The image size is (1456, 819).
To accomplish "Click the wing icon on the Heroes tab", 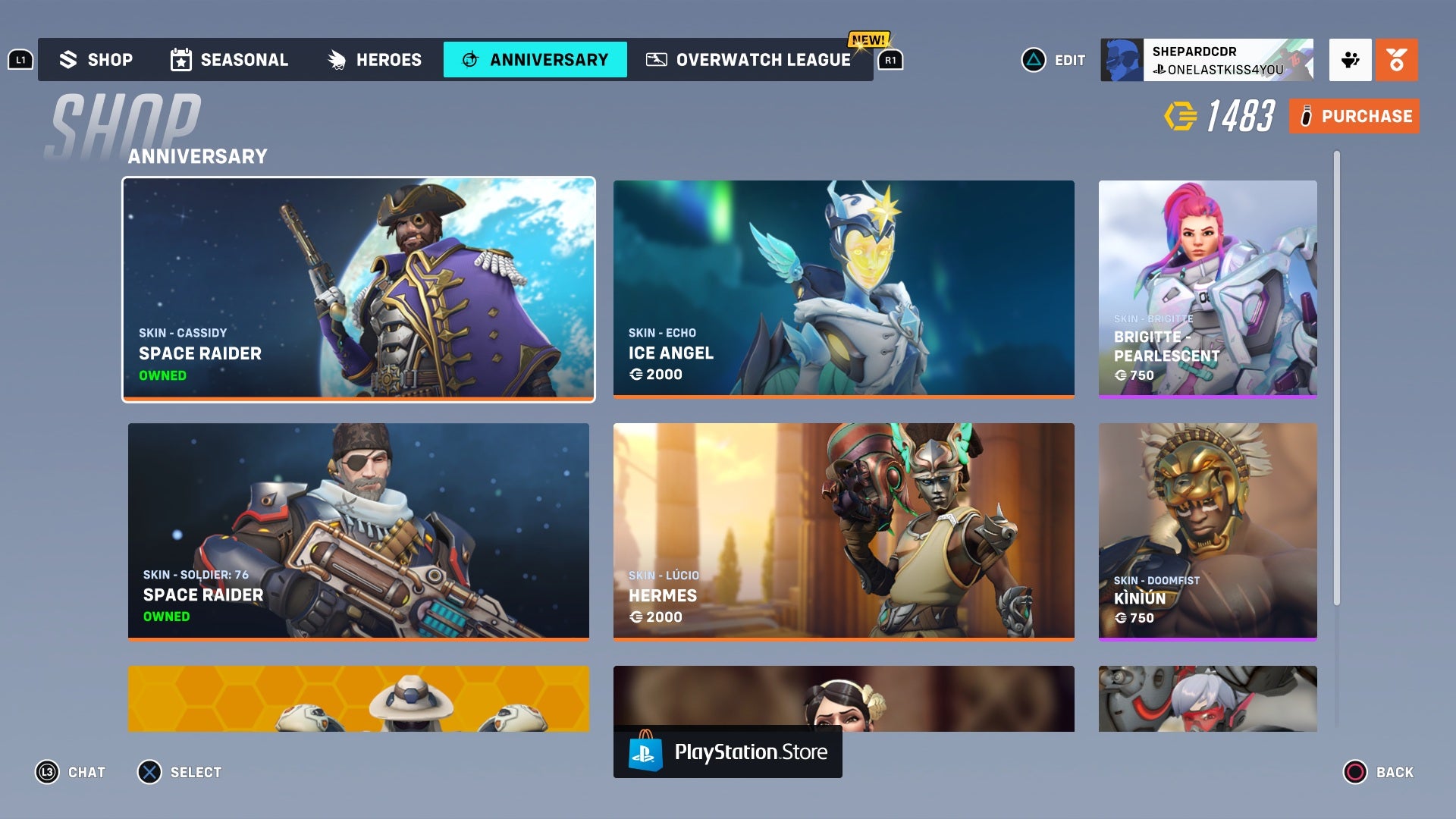I will point(335,59).
